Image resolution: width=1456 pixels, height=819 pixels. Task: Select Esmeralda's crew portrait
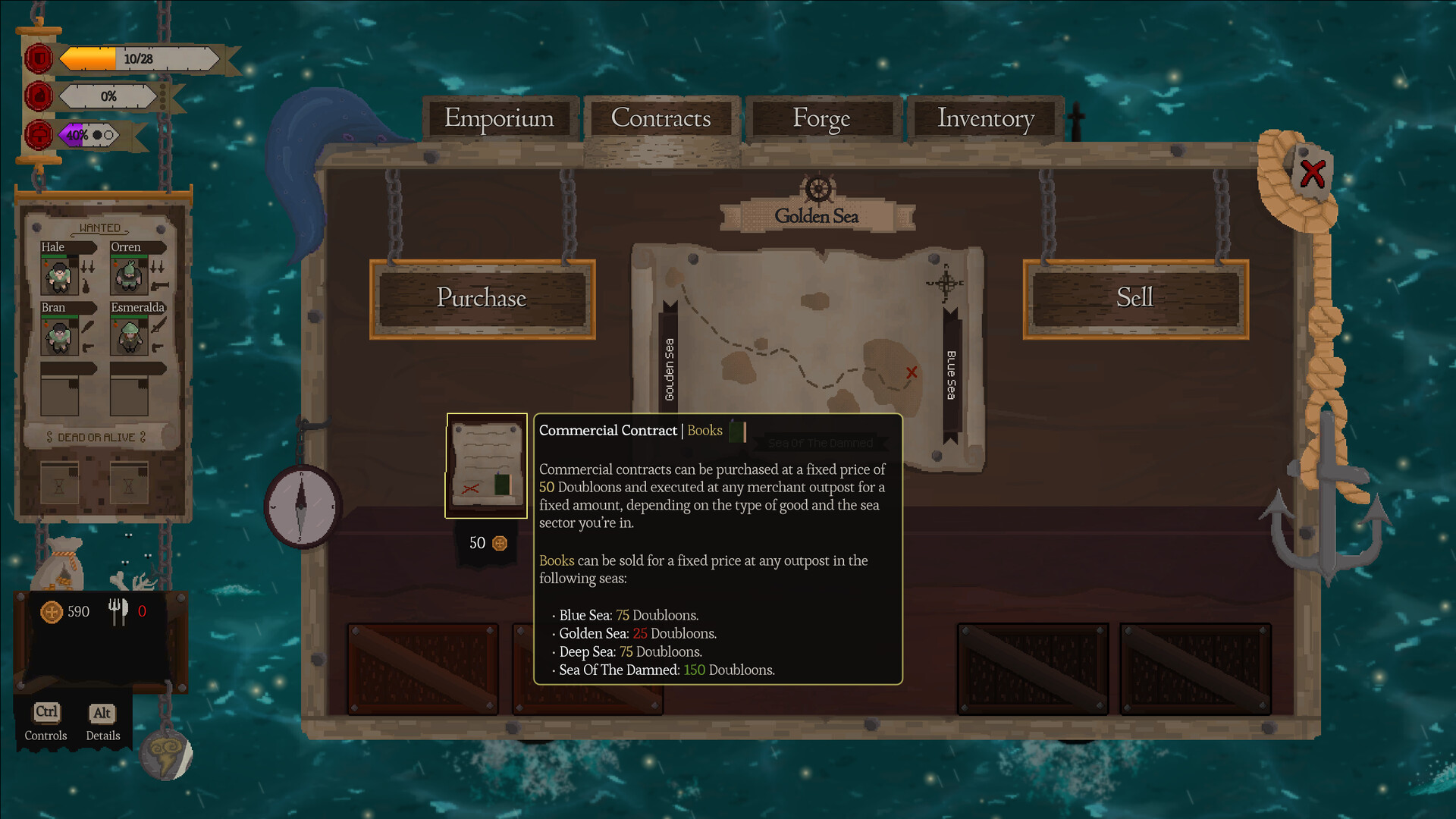(128, 337)
